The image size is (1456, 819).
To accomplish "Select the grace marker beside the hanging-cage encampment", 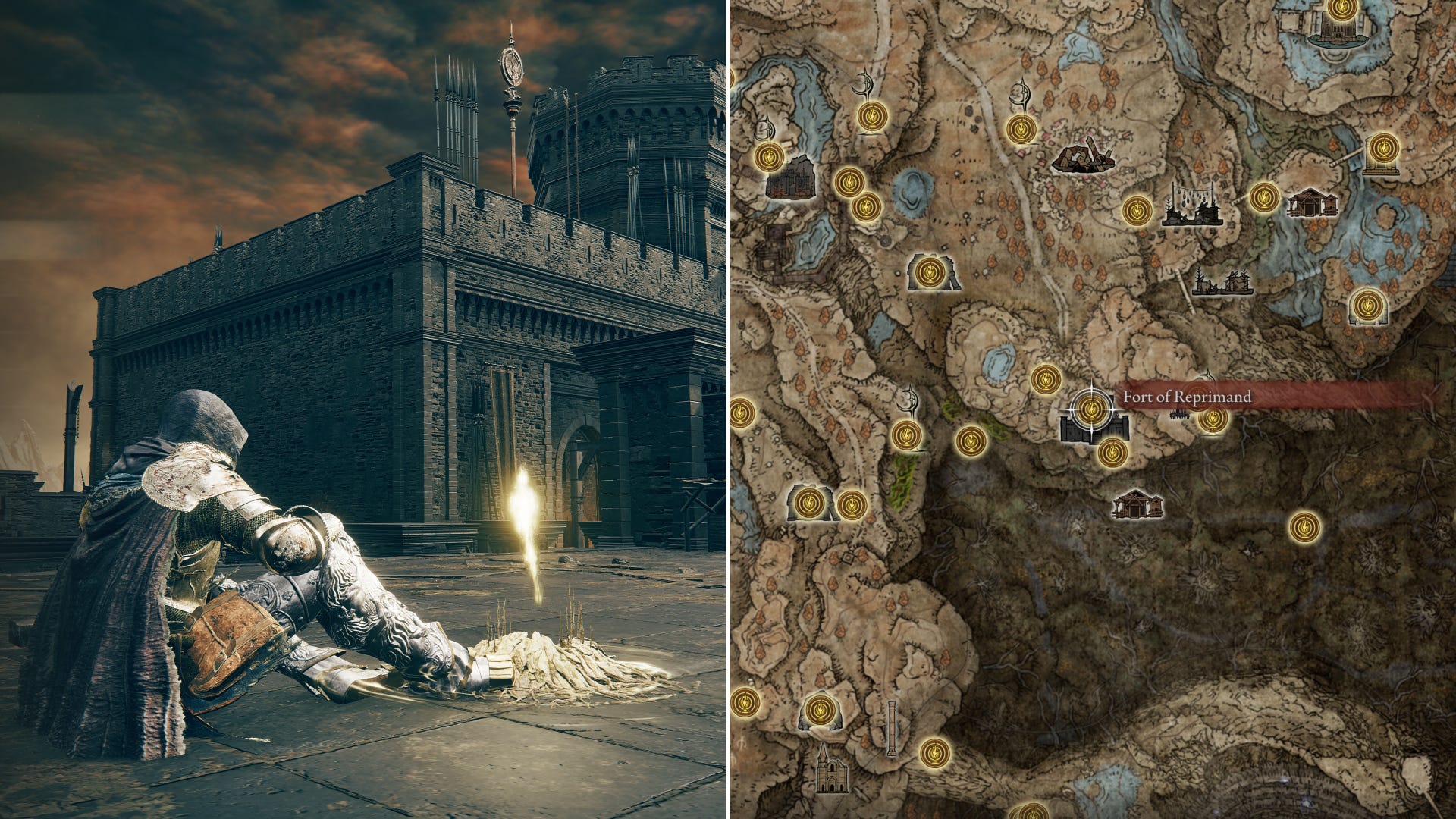I will [1137, 210].
